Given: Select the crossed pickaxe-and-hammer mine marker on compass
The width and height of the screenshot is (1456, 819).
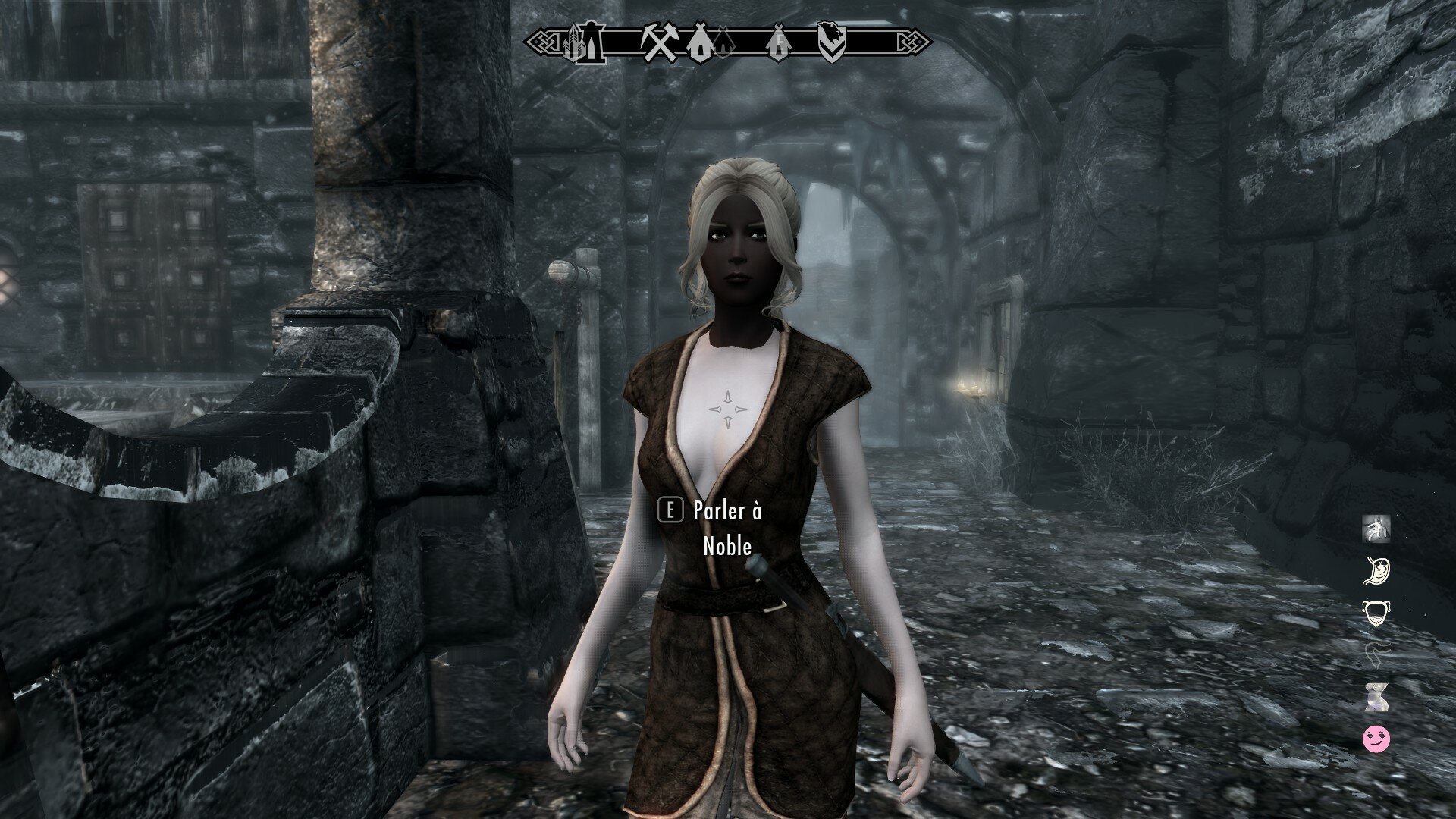Looking at the screenshot, I should click(x=660, y=42).
